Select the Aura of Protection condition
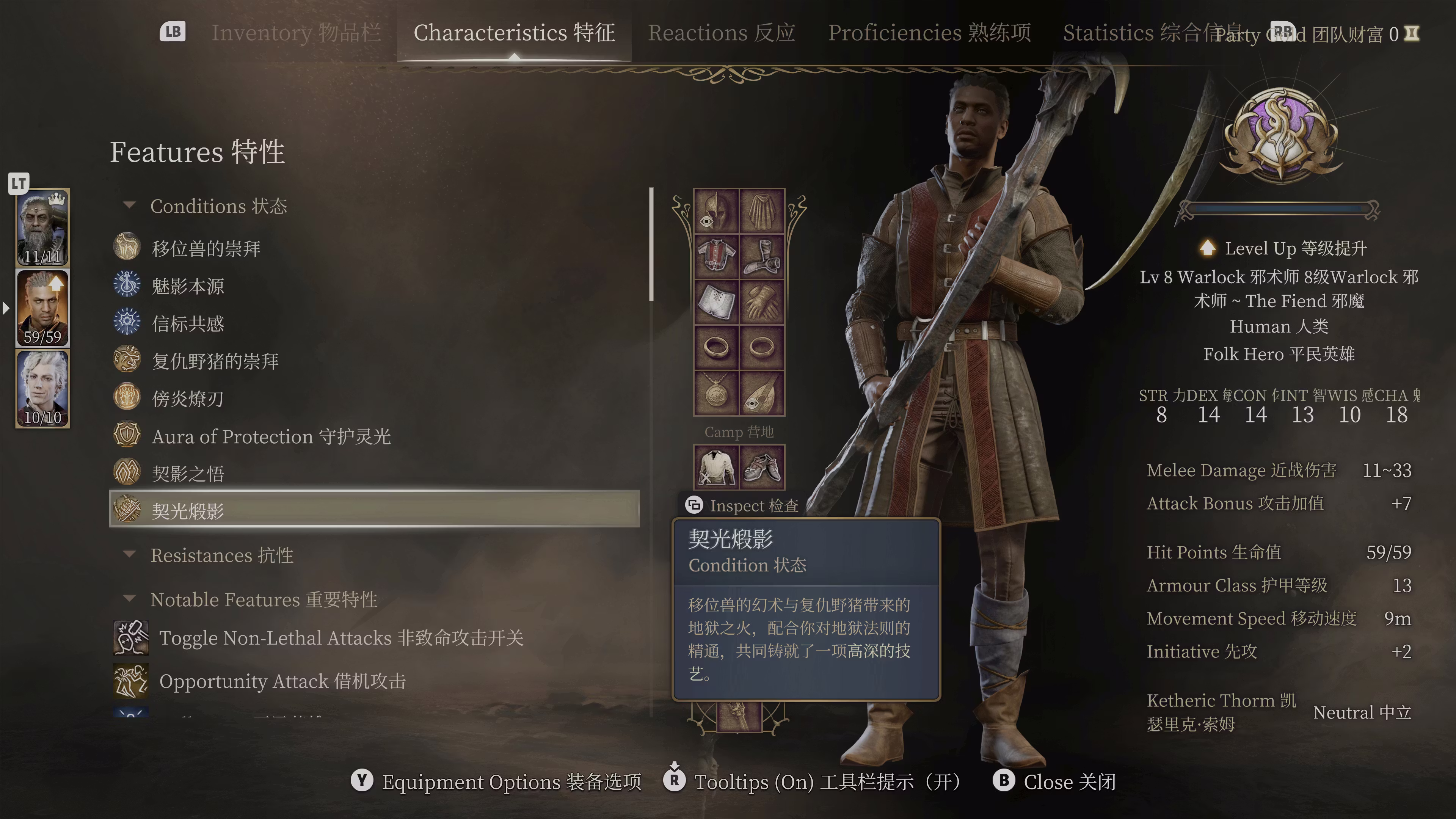 [x=271, y=436]
